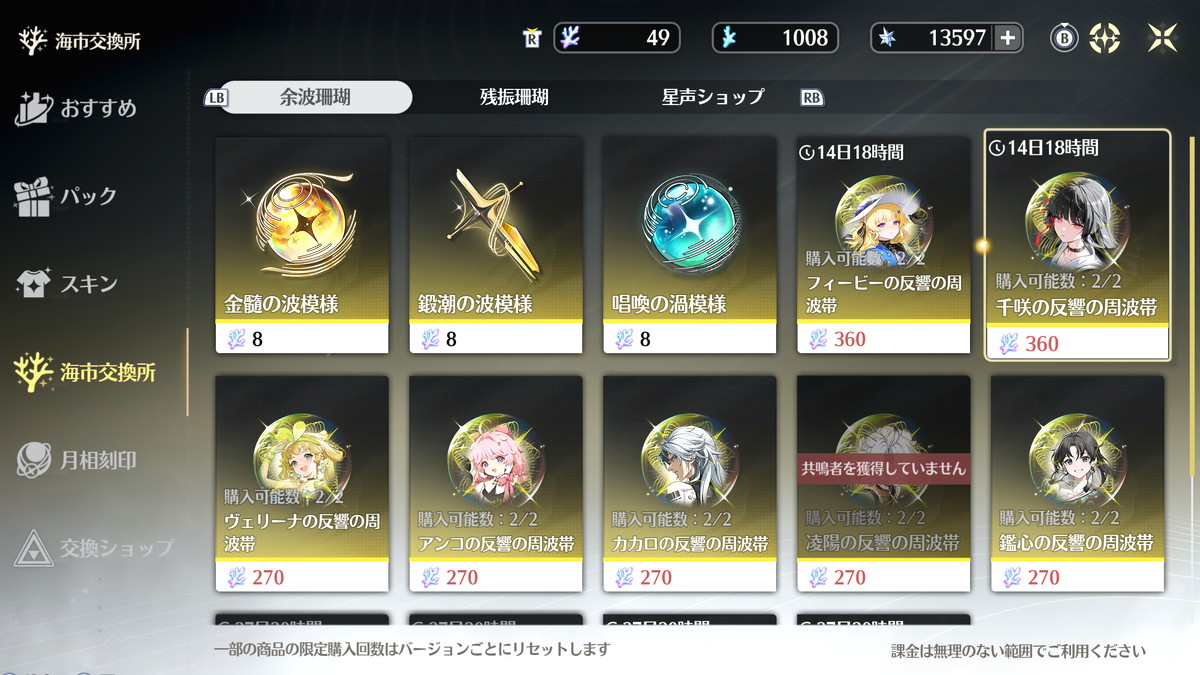The height and width of the screenshot is (675, 1200).
Task: Switch to the 残振珊瑚 tab
Action: 514,97
